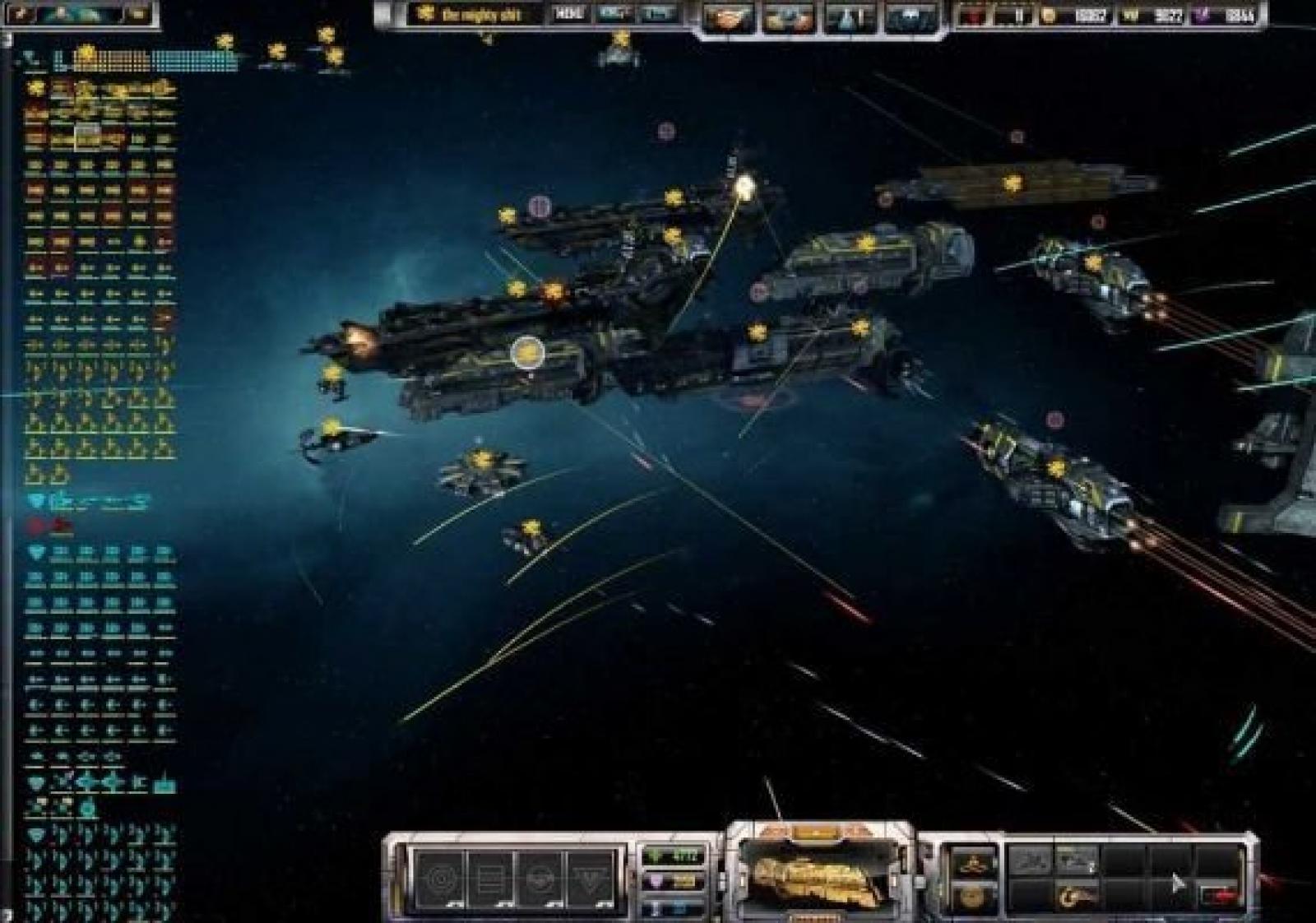Select the small ship icon tab beside the command grid
Image resolution: width=1316 pixels, height=923 pixels.
click(972, 863)
